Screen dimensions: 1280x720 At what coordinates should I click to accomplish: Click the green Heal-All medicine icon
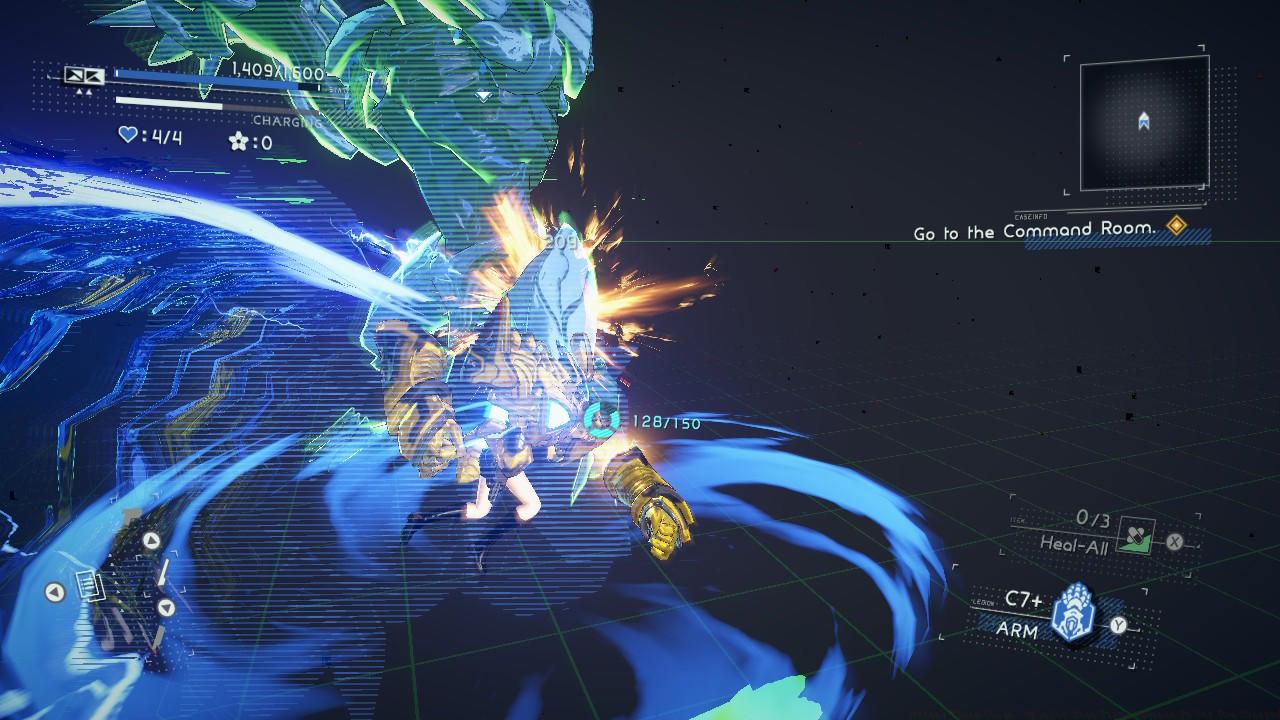click(x=1136, y=536)
